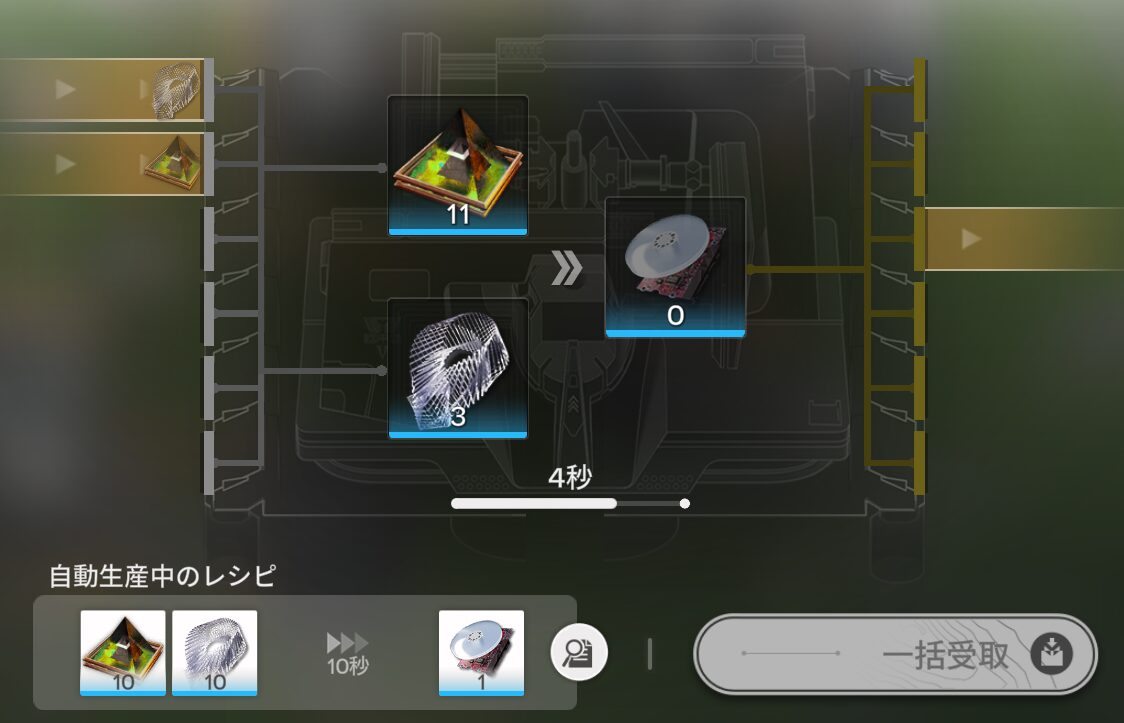The width and height of the screenshot is (1124, 723).
Task: Open the disc output product slot
Action: [675, 267]
